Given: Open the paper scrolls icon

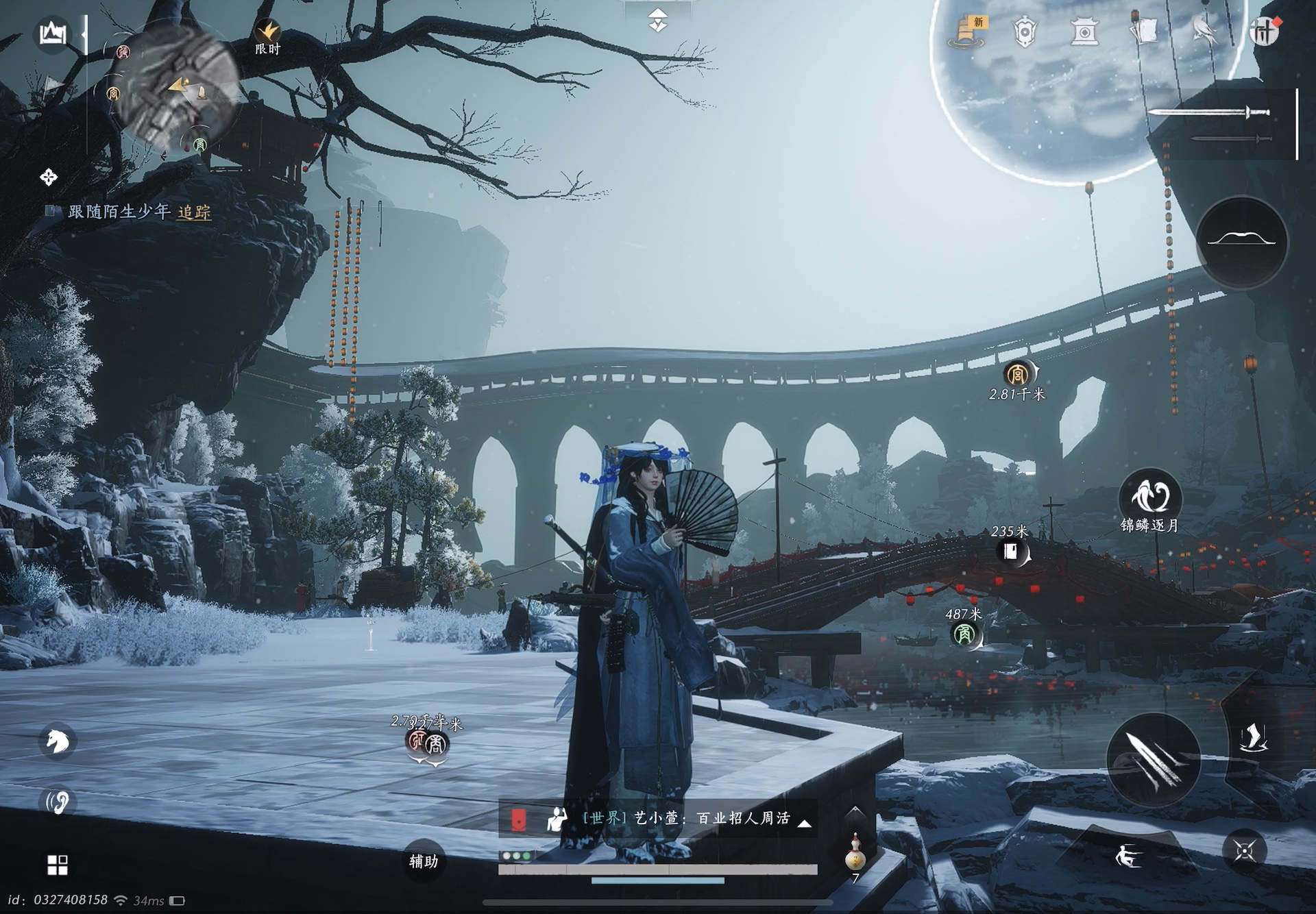Looking at the screenshot, I should [1143, 30].
